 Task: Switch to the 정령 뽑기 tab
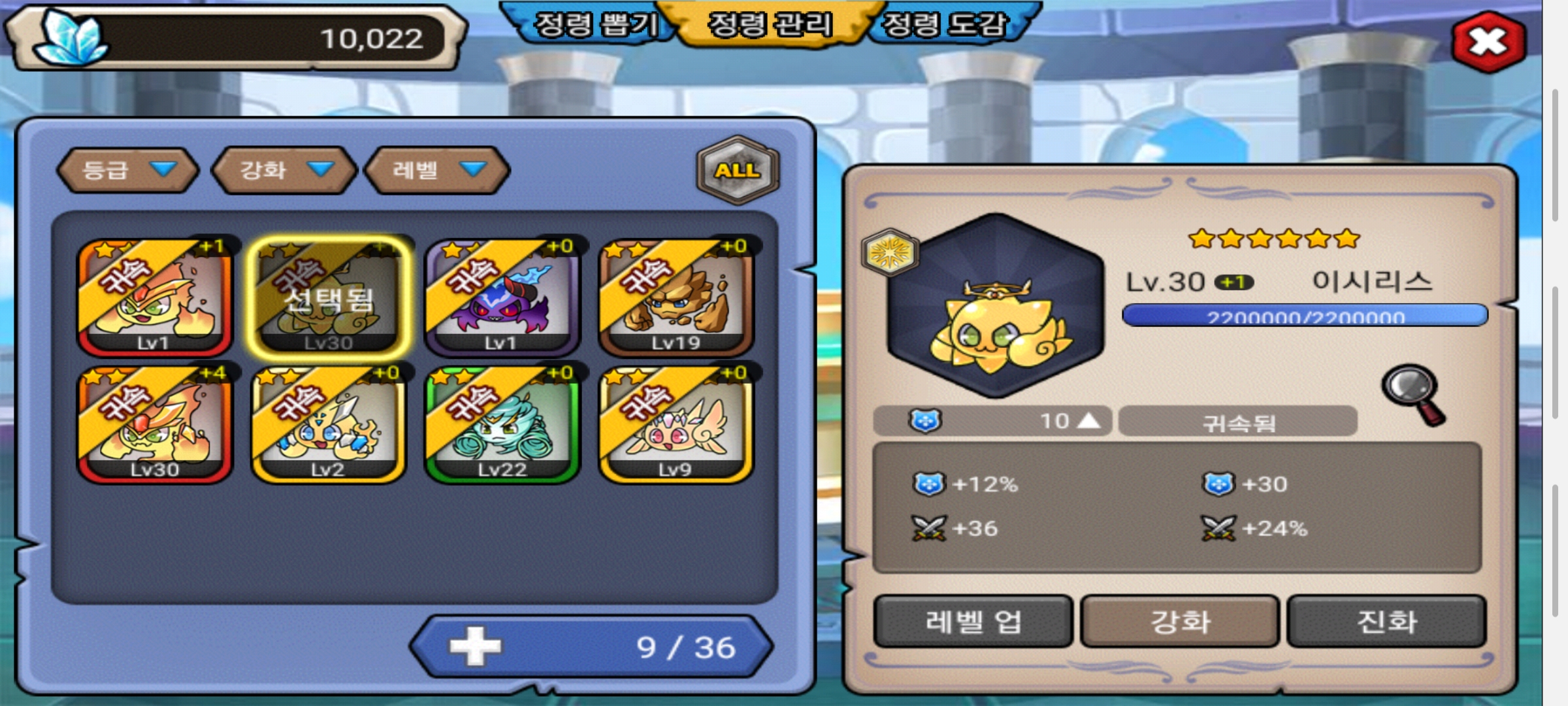pyautogui.click(x=595, y=25)
